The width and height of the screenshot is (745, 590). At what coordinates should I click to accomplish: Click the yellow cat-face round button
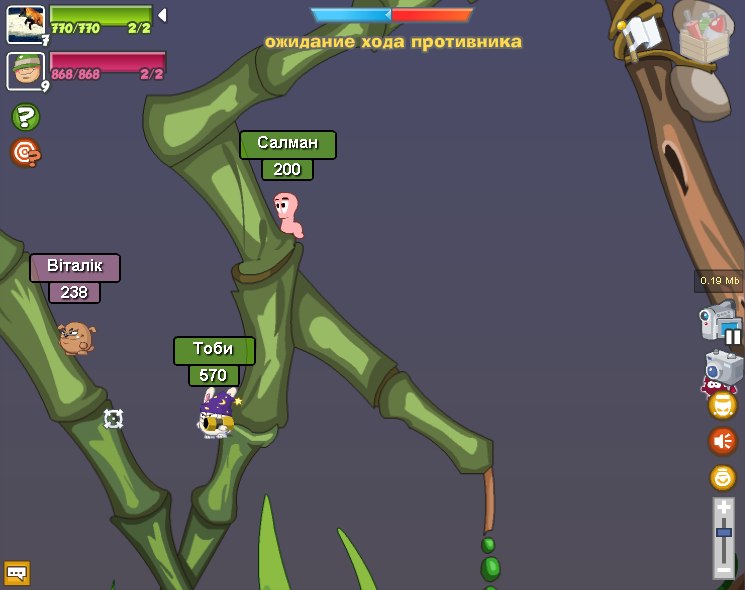point(722,405)
